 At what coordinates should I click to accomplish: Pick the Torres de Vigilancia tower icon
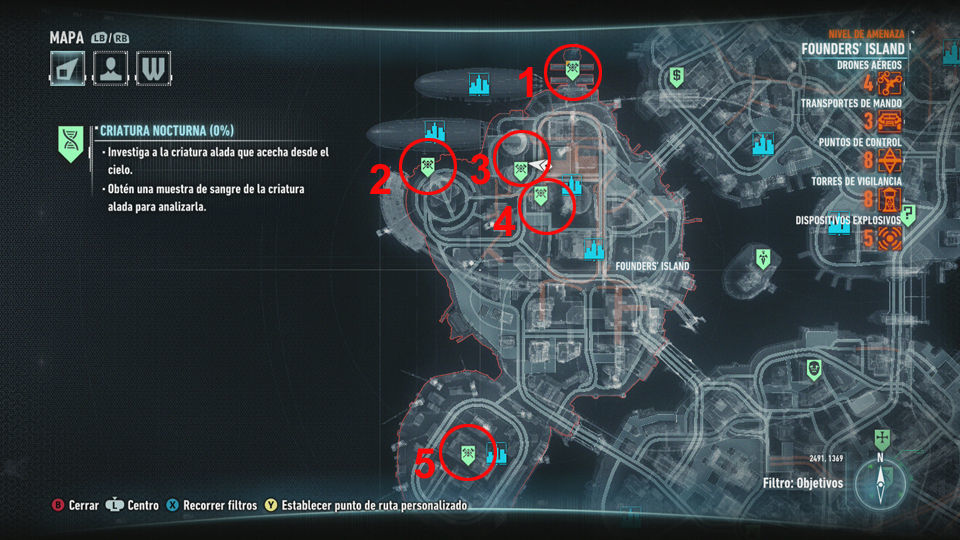click(x=890, y=200)
